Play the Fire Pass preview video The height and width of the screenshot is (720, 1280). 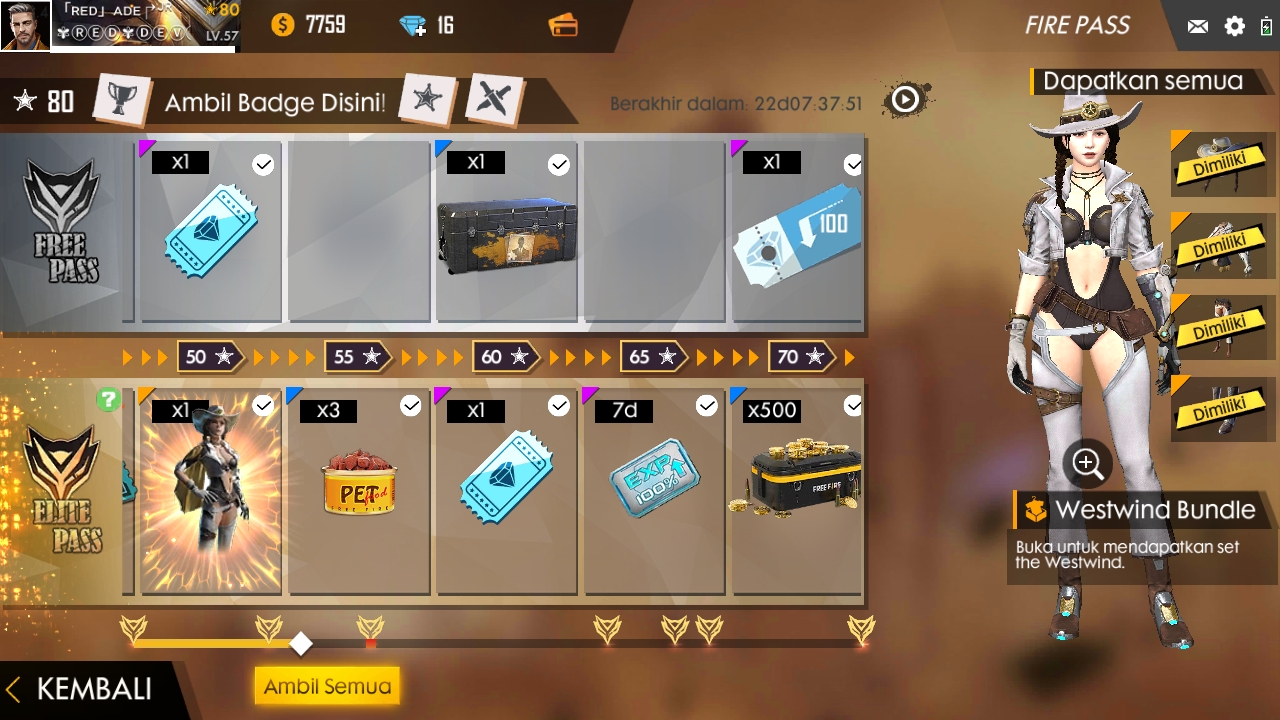906,99
